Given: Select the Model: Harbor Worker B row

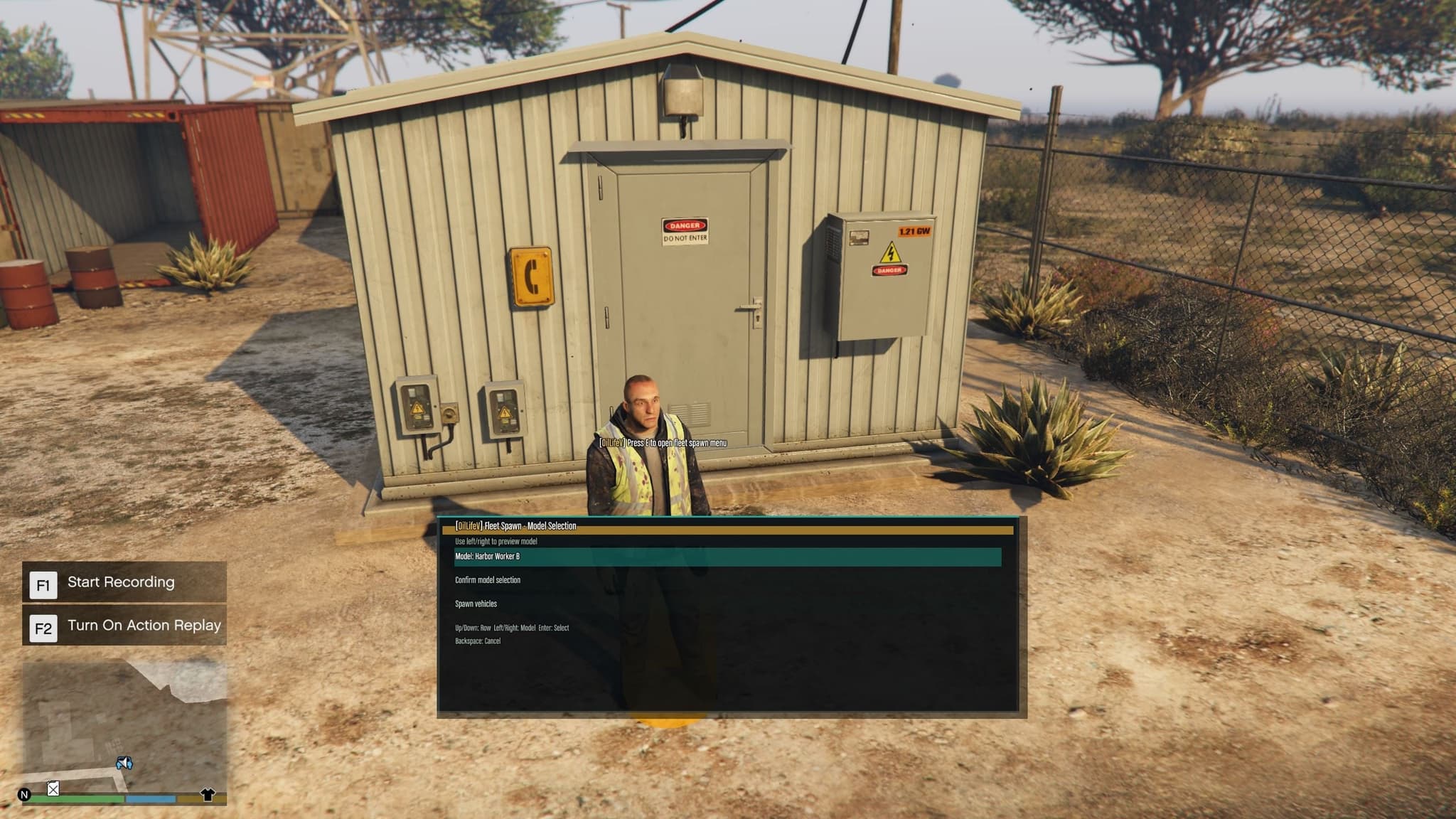Looking at the screenshot, I should pos(727,557).
